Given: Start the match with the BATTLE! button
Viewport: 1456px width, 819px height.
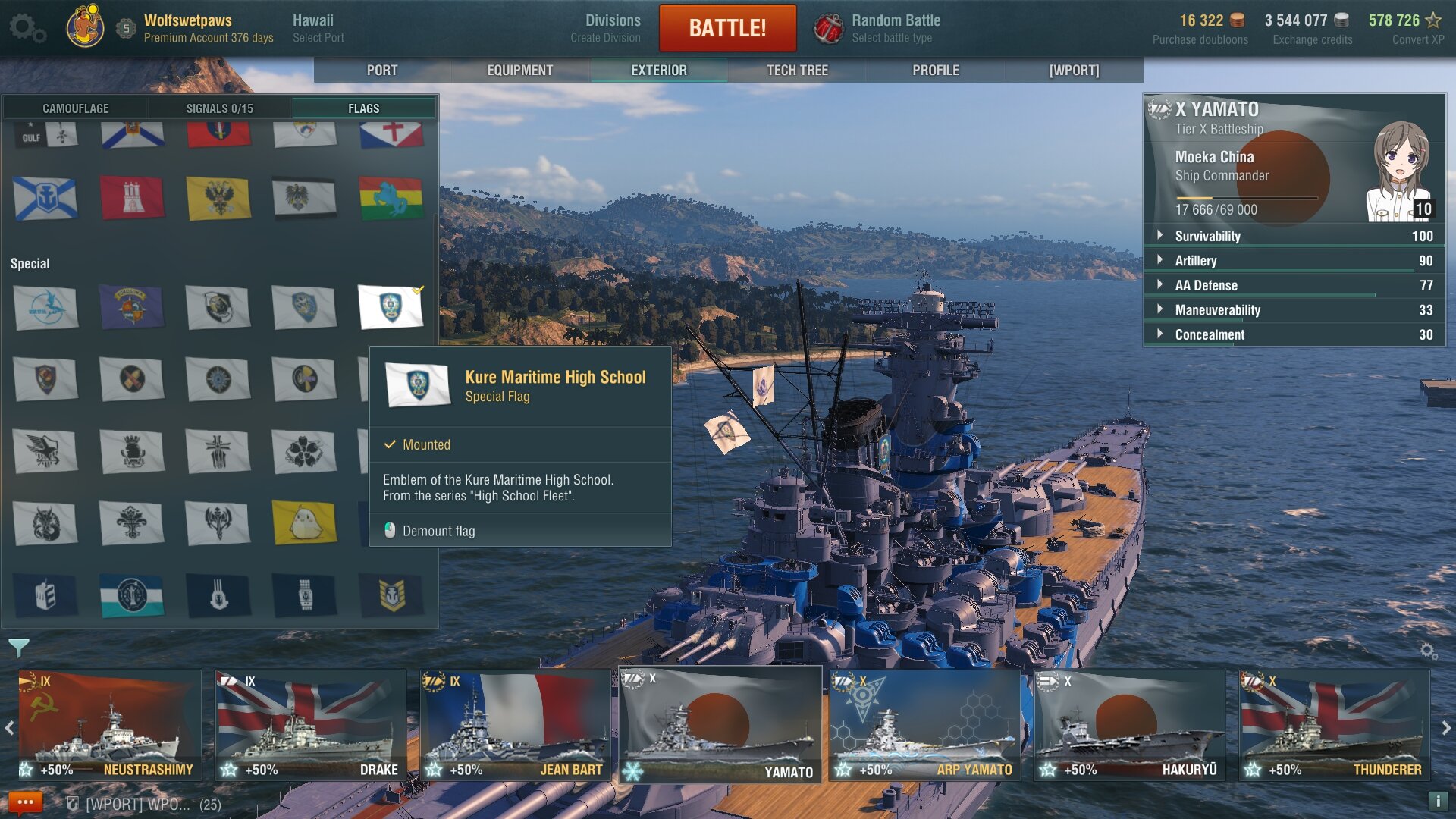Looking at the screenshot, I should (x=727, y=28).
